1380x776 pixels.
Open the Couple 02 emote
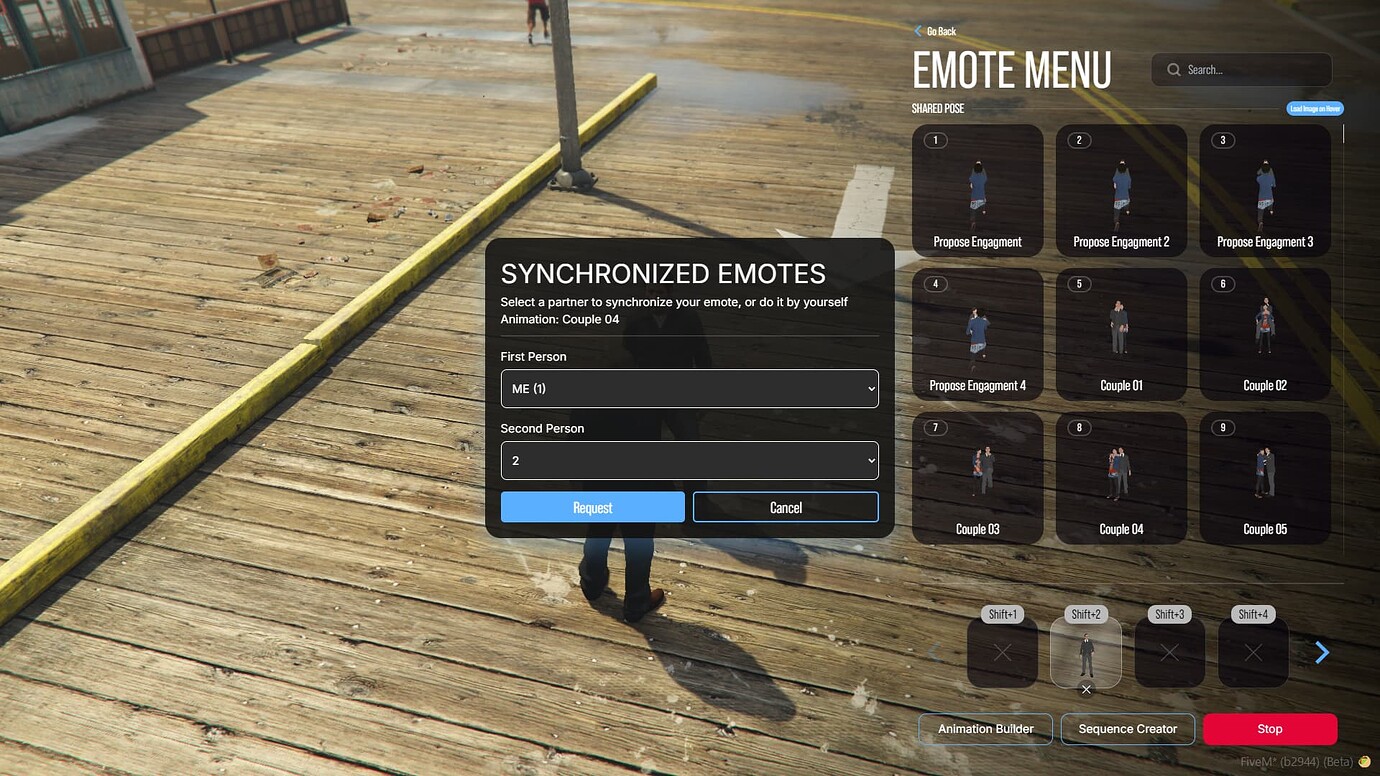click(x=1264, y=333)
